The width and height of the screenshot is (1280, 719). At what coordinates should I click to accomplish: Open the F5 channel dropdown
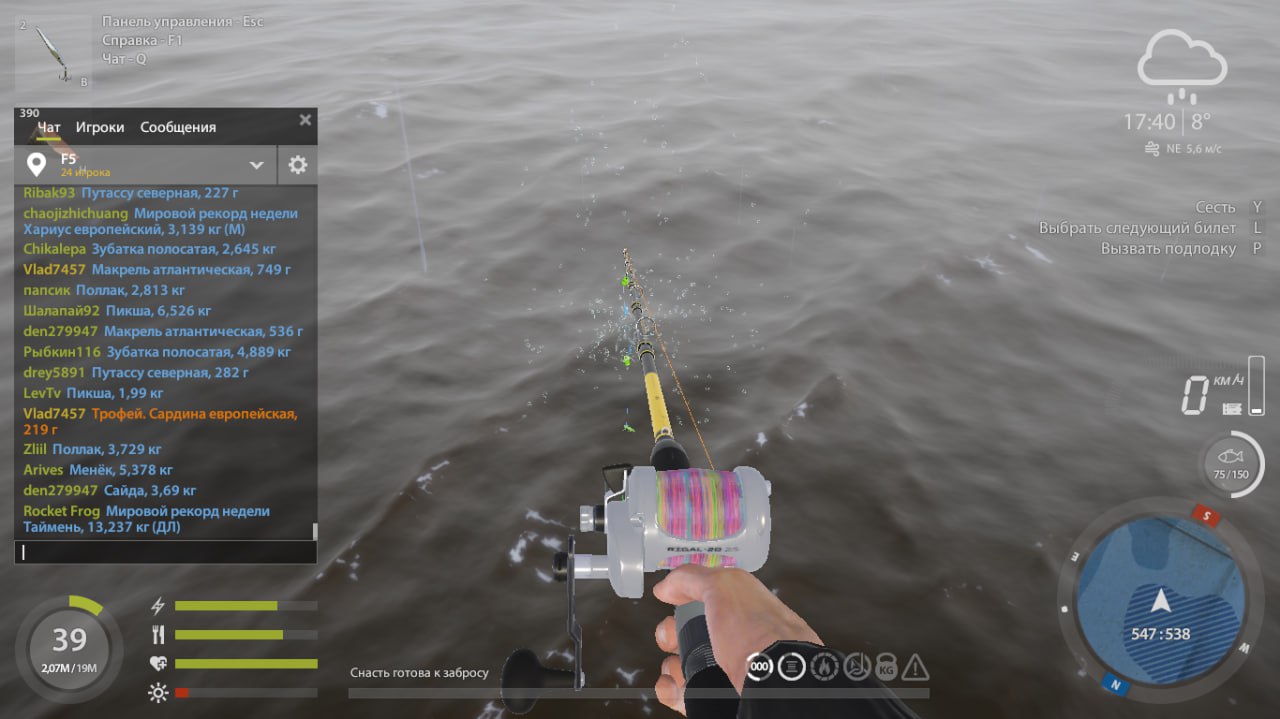(256, 165)
